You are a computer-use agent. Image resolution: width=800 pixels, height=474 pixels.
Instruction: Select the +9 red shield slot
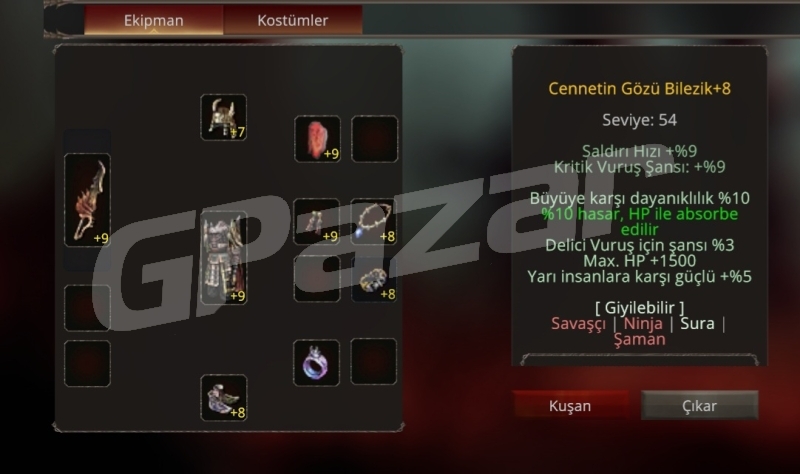317,139
